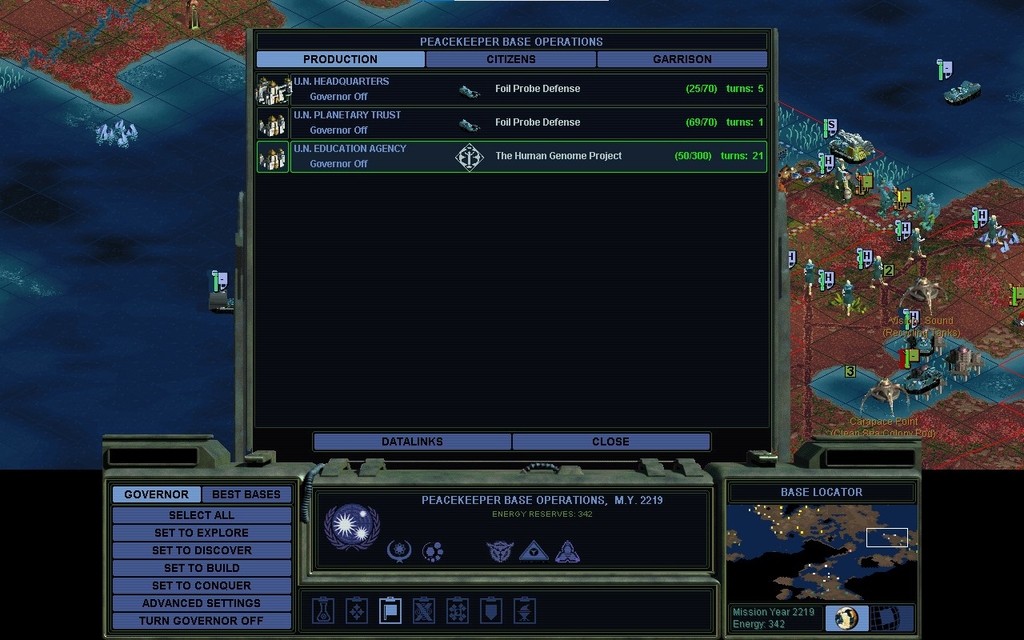This screenshot has width=1024, height=640.
Task: Open the Garrison tab
Action: pos(682,59)
